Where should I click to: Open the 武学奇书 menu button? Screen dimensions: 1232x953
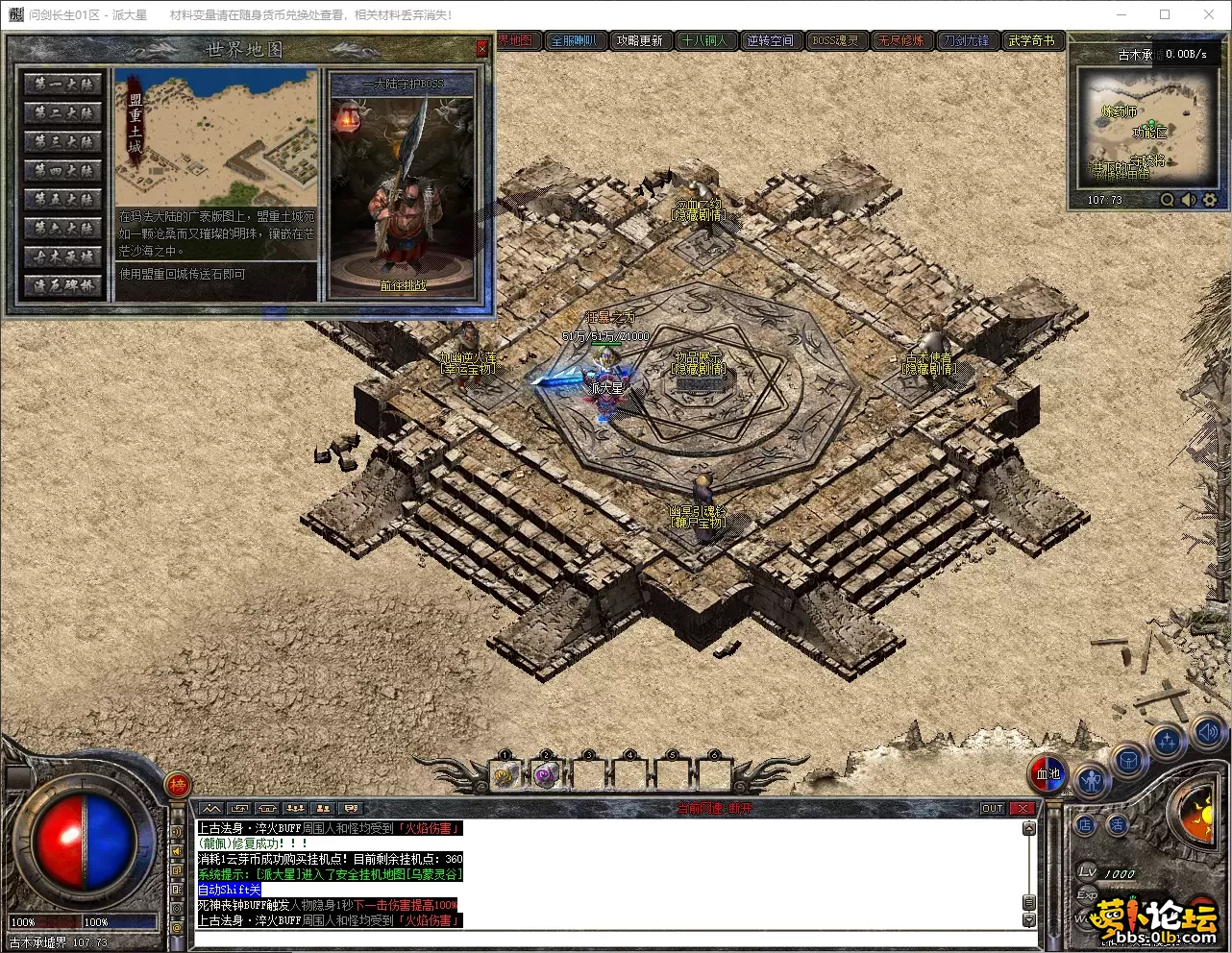coord(1031,40)
